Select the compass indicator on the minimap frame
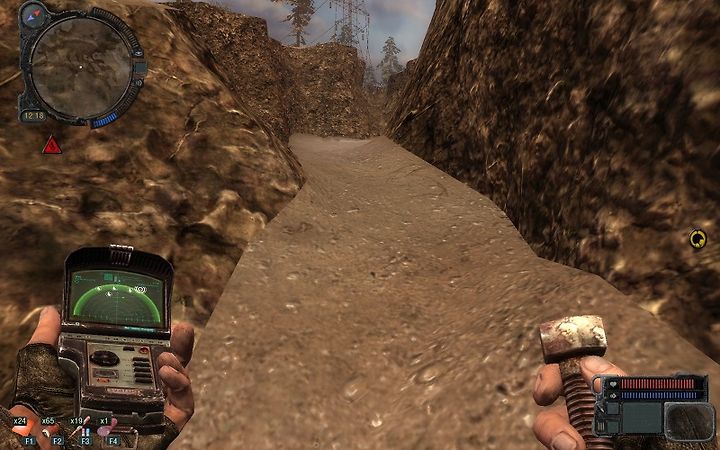Viewport: 720px width, 450px height. 37,13
